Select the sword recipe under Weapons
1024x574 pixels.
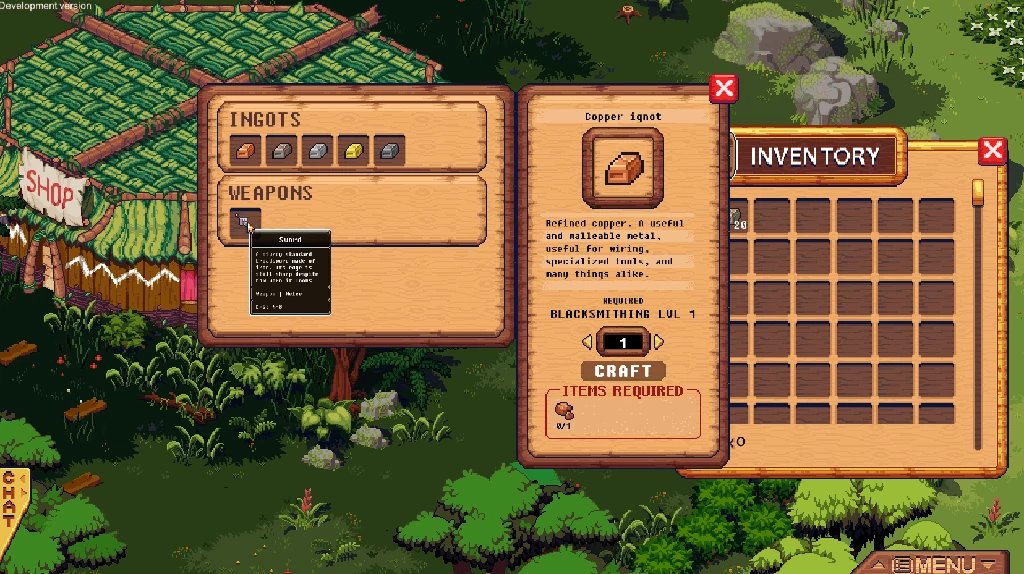pos(246,222)
